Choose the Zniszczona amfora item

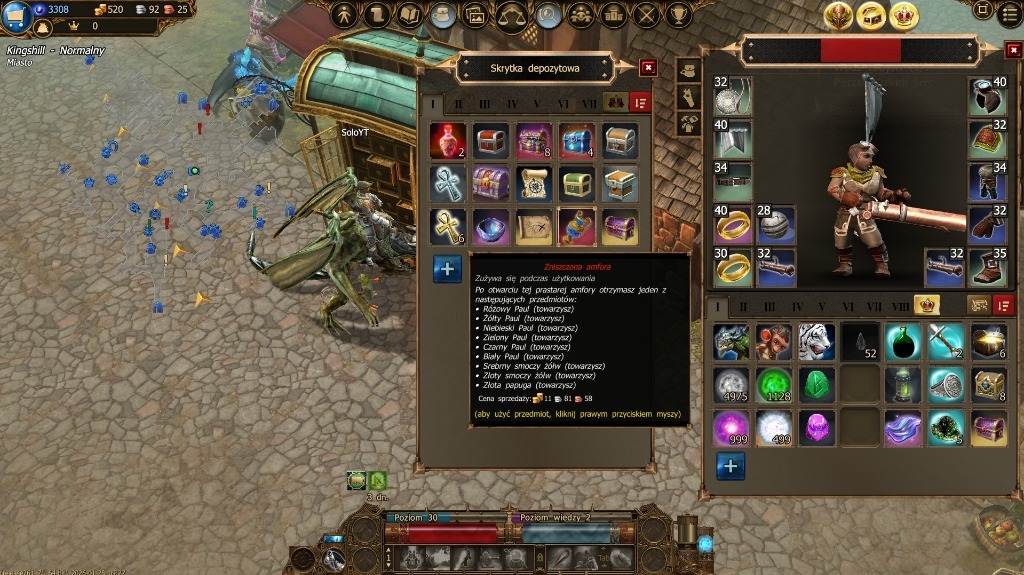[577, 227]
